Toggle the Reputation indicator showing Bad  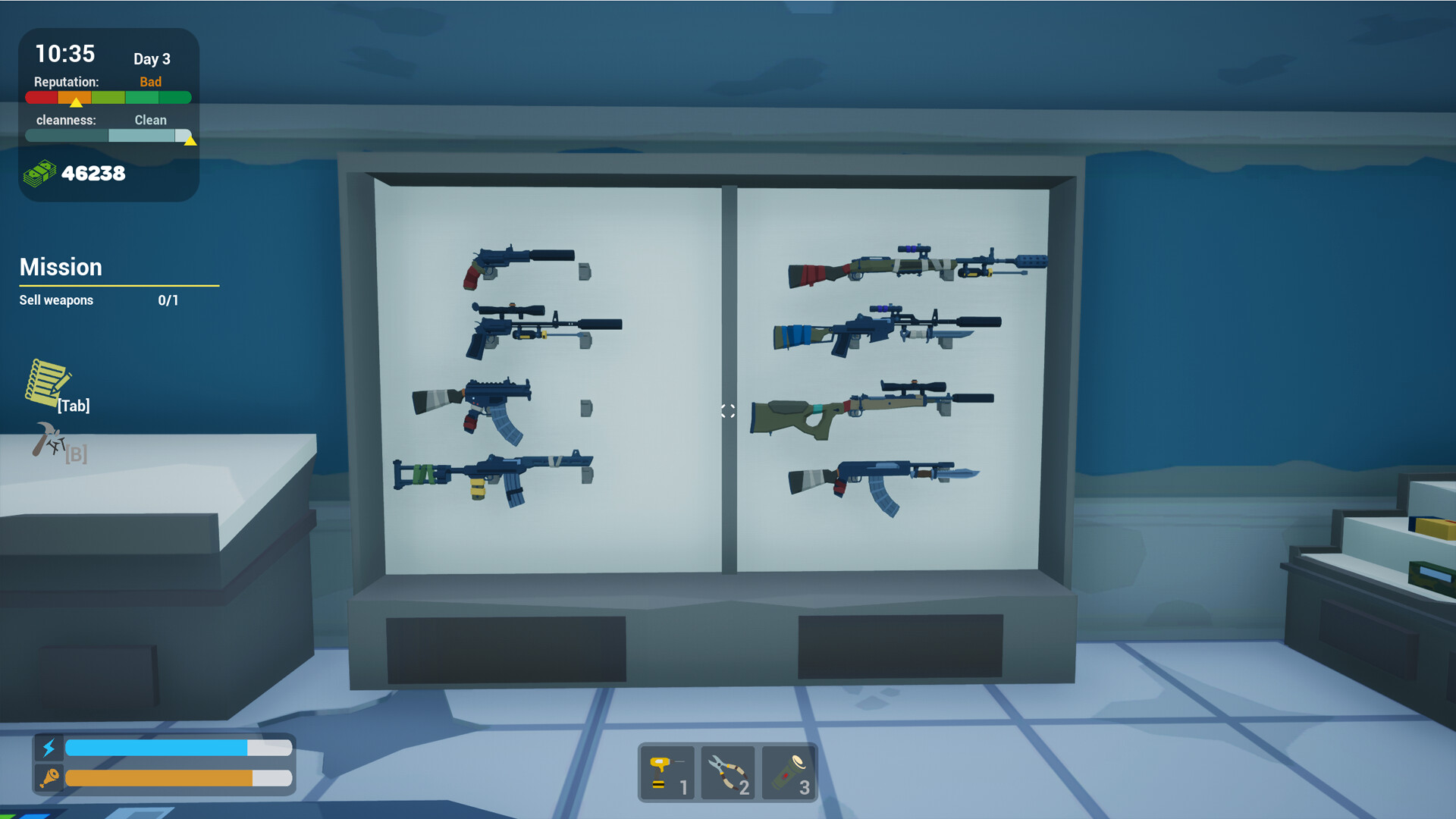(x=150, y=81)
